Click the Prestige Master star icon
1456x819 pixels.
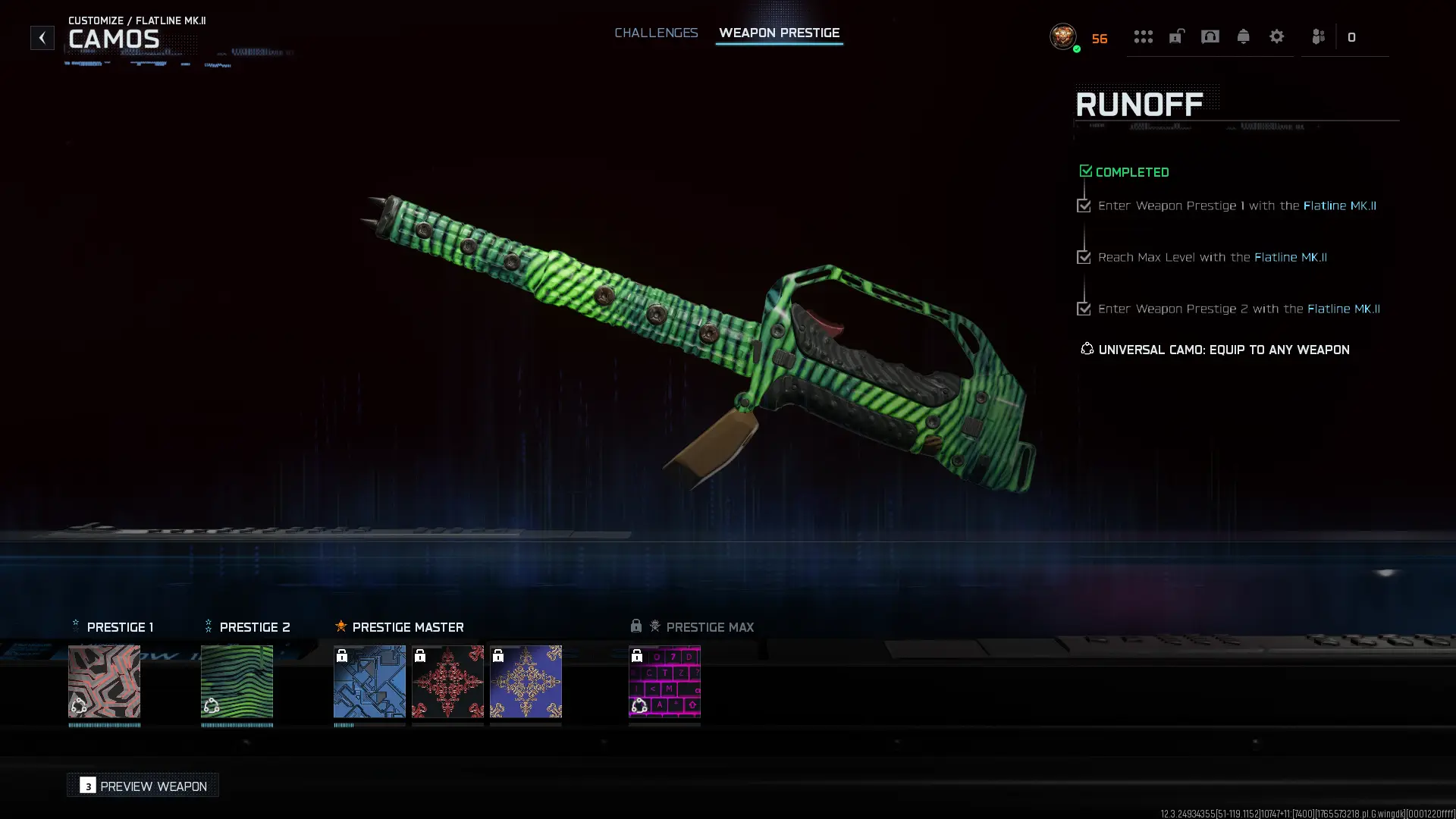(x=341, y=626)
